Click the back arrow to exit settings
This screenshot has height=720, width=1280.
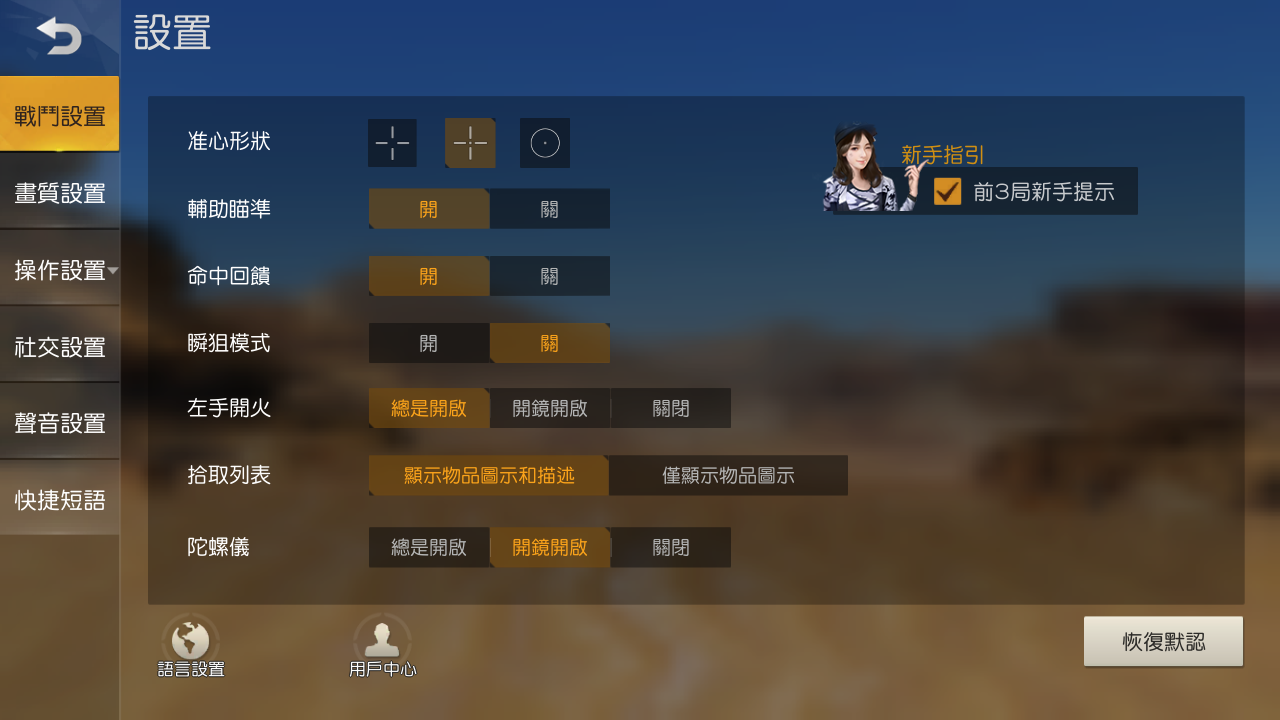60,35
